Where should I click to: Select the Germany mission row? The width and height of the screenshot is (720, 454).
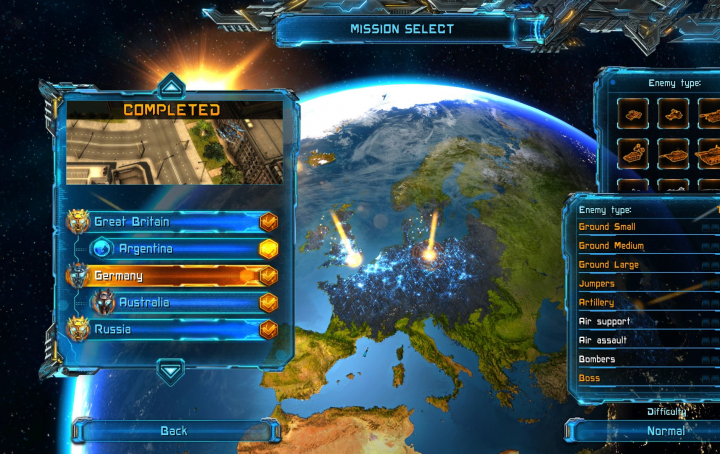(170, 275)
